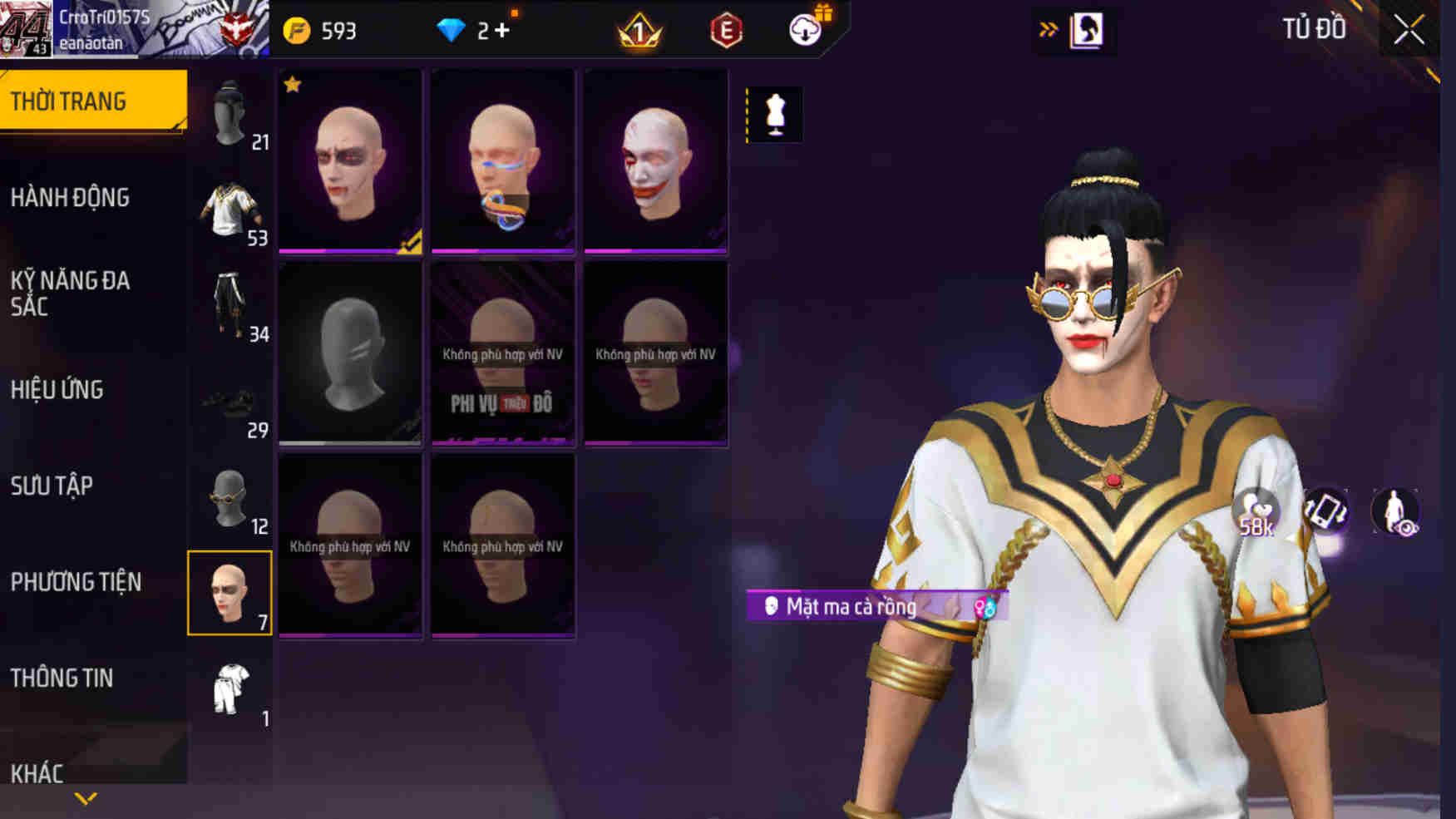Equip the starred vampire face paint

350,161
